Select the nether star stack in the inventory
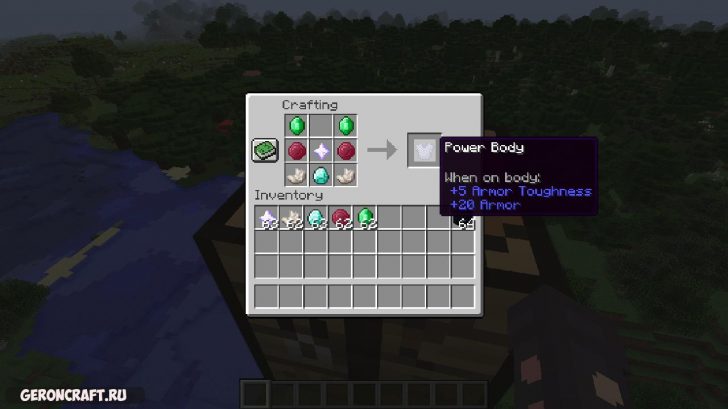The width and height of the screenshot is (728, 409). (x=267, y=217)
